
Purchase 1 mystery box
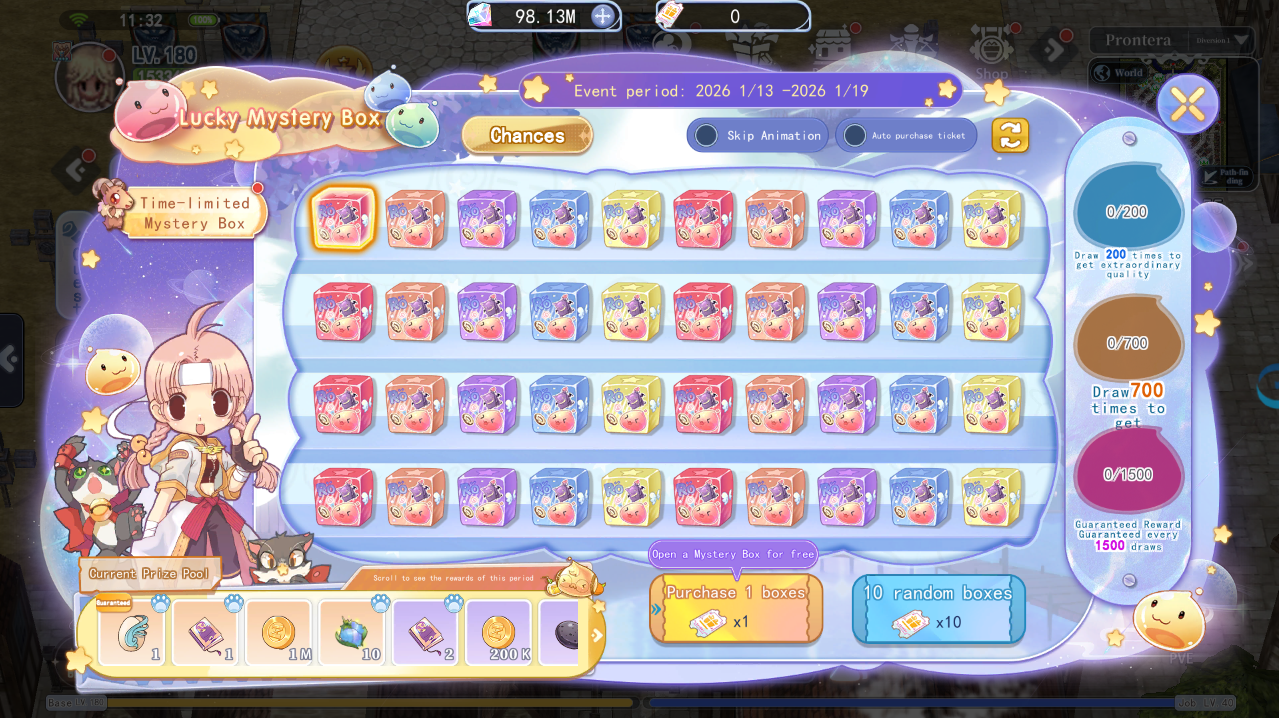tap(736, 608)
